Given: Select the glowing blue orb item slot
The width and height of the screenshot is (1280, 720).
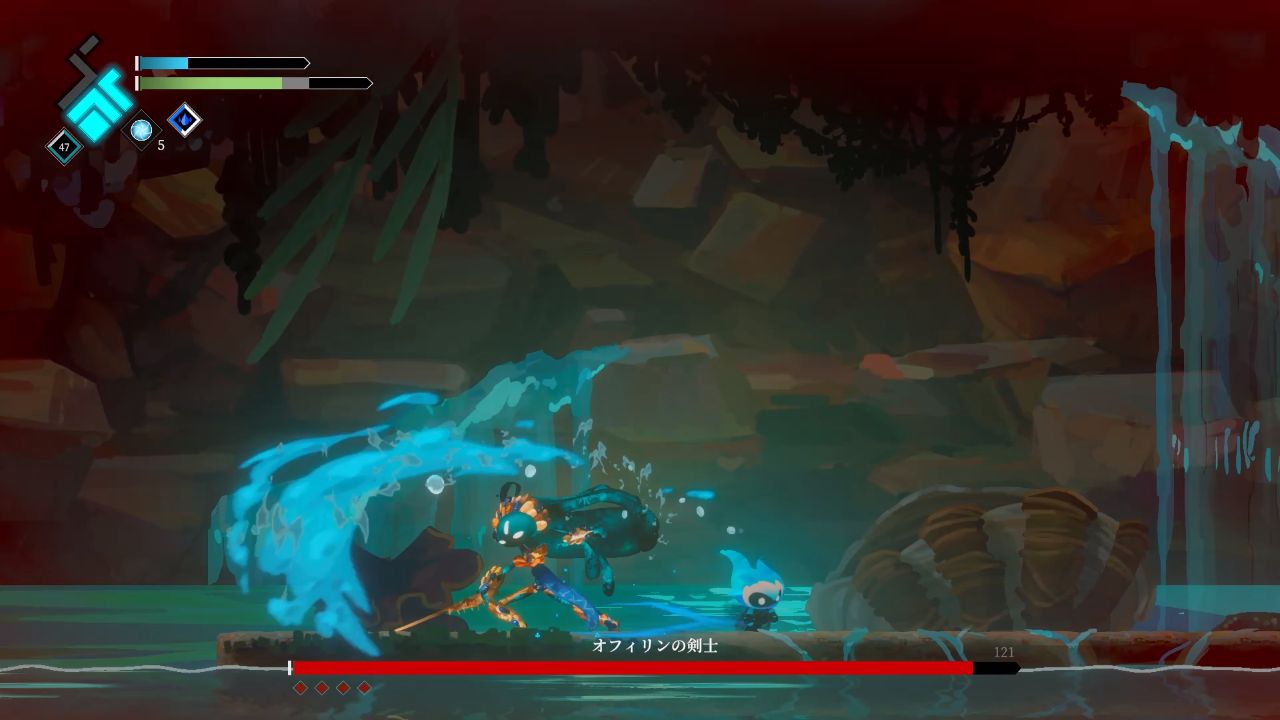Looking at the screenshot, I should click(x=141, y=130).
